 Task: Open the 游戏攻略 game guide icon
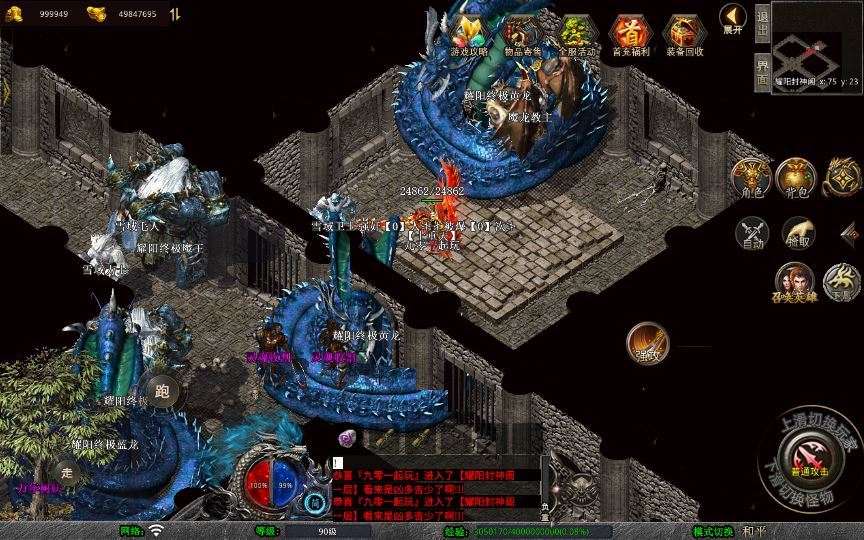(469, 35)
